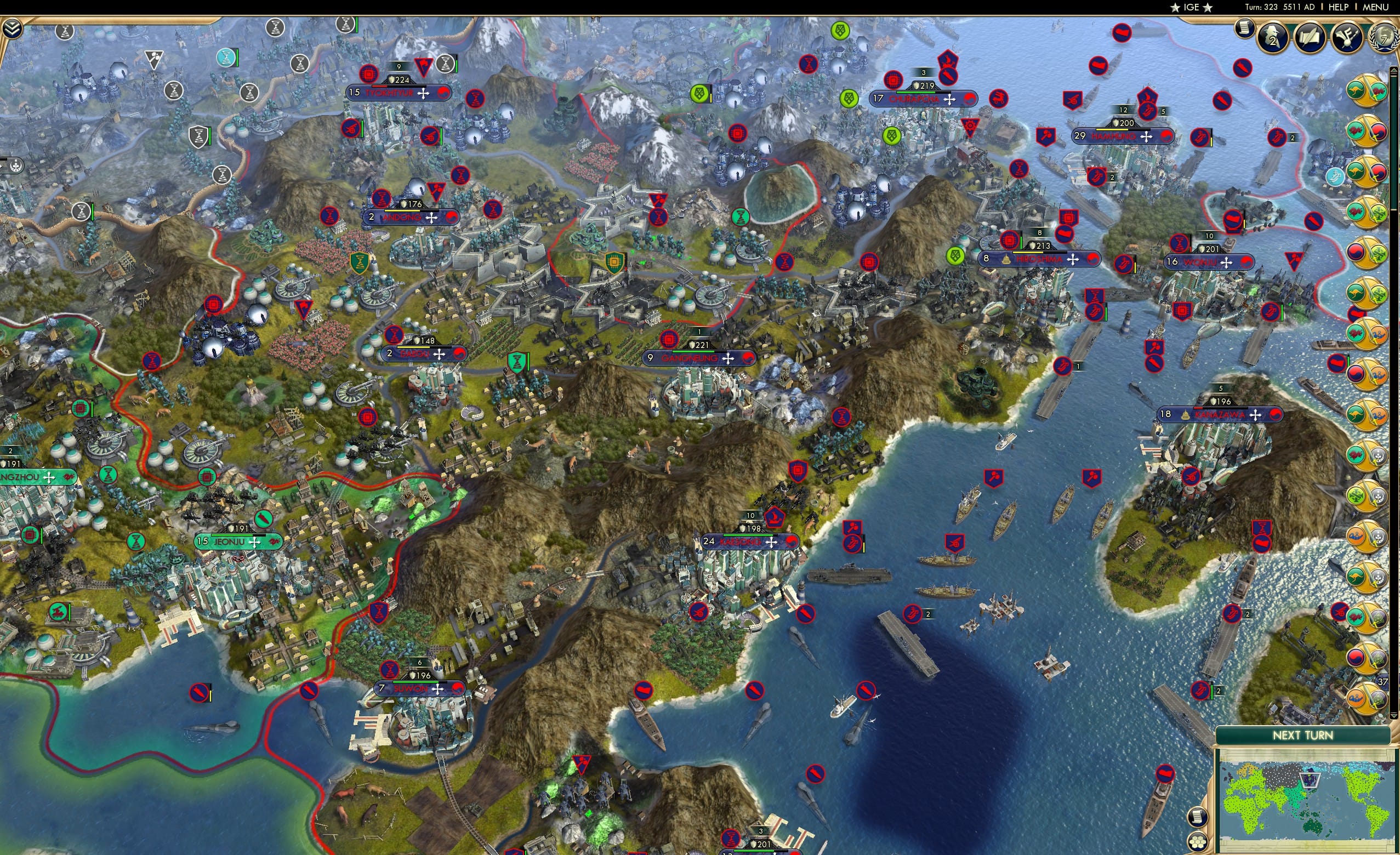Click the chevron above the notification stack
The width and height of the screenshot is (1400, 855).
[1395, 71]
